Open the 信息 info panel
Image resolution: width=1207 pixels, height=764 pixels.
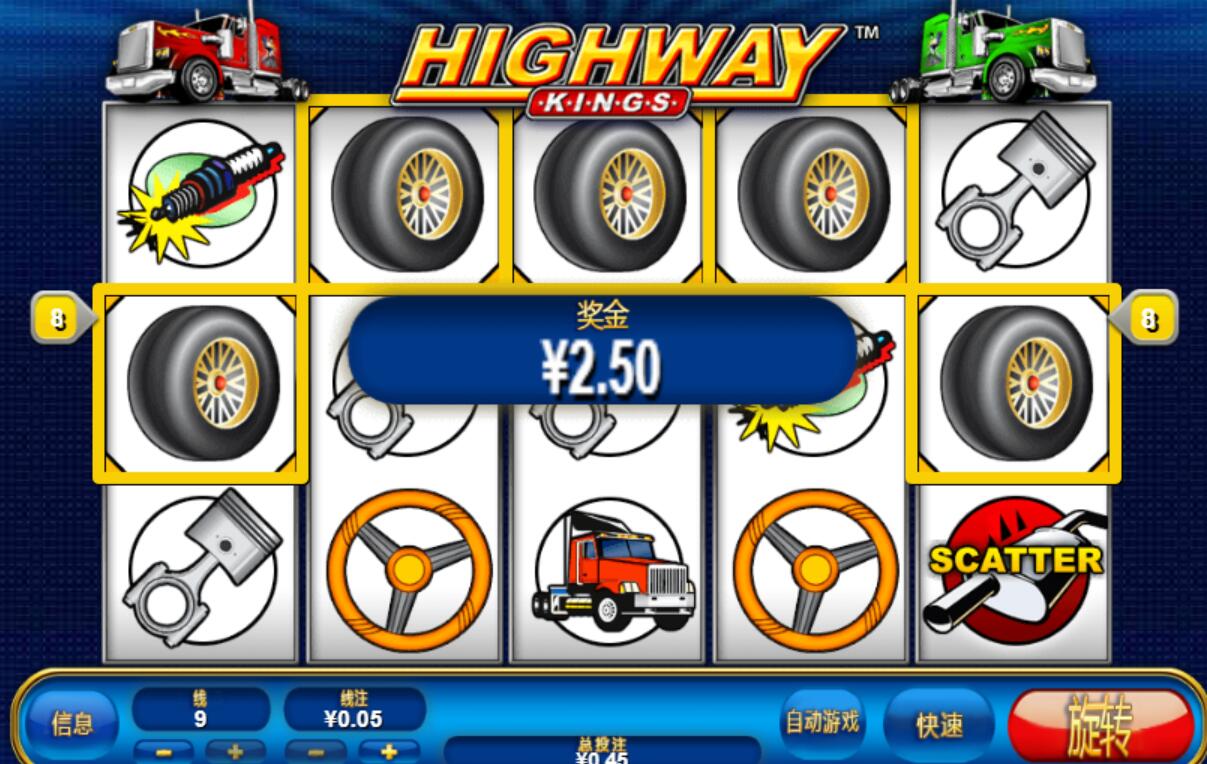click(x=71, y=723)
